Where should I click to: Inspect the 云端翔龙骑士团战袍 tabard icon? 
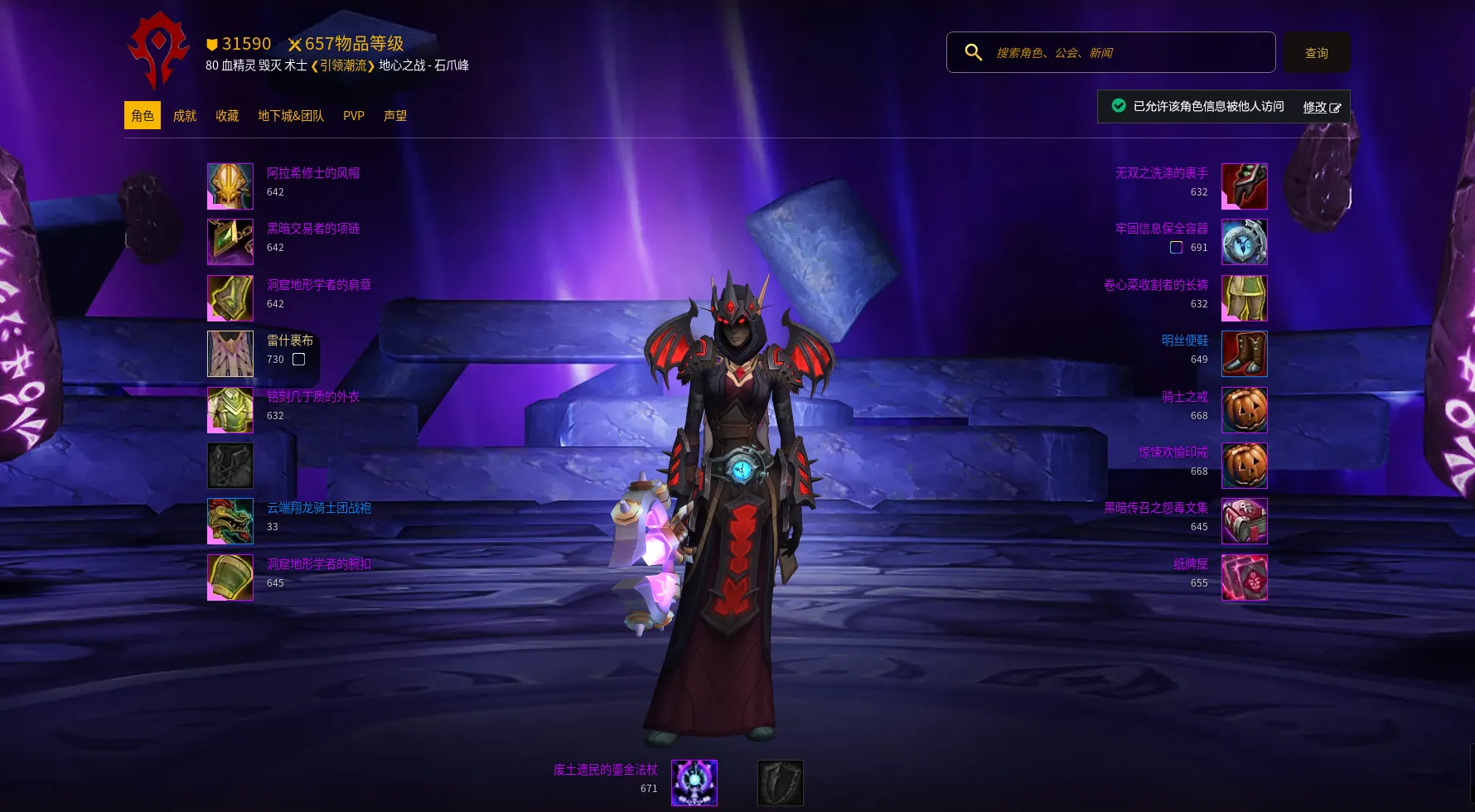[230, 521]
